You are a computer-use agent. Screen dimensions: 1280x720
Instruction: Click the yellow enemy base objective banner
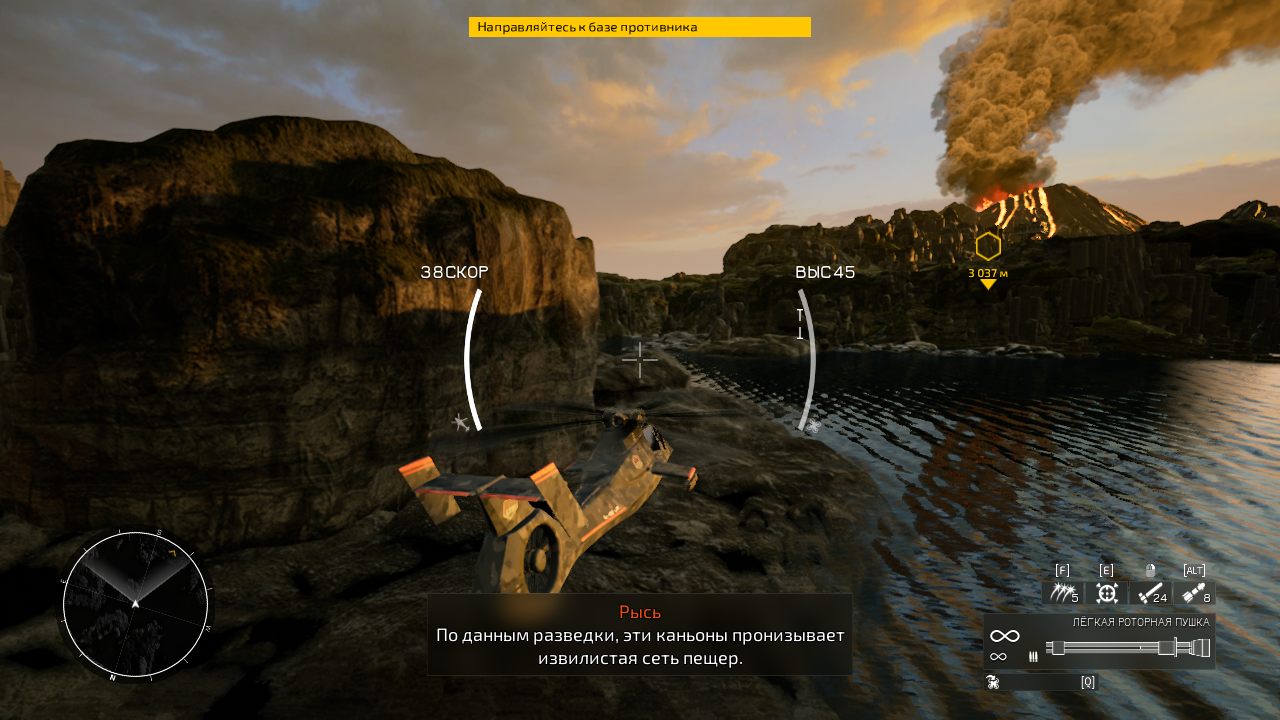pyautogui.click(x=639, y=27)
